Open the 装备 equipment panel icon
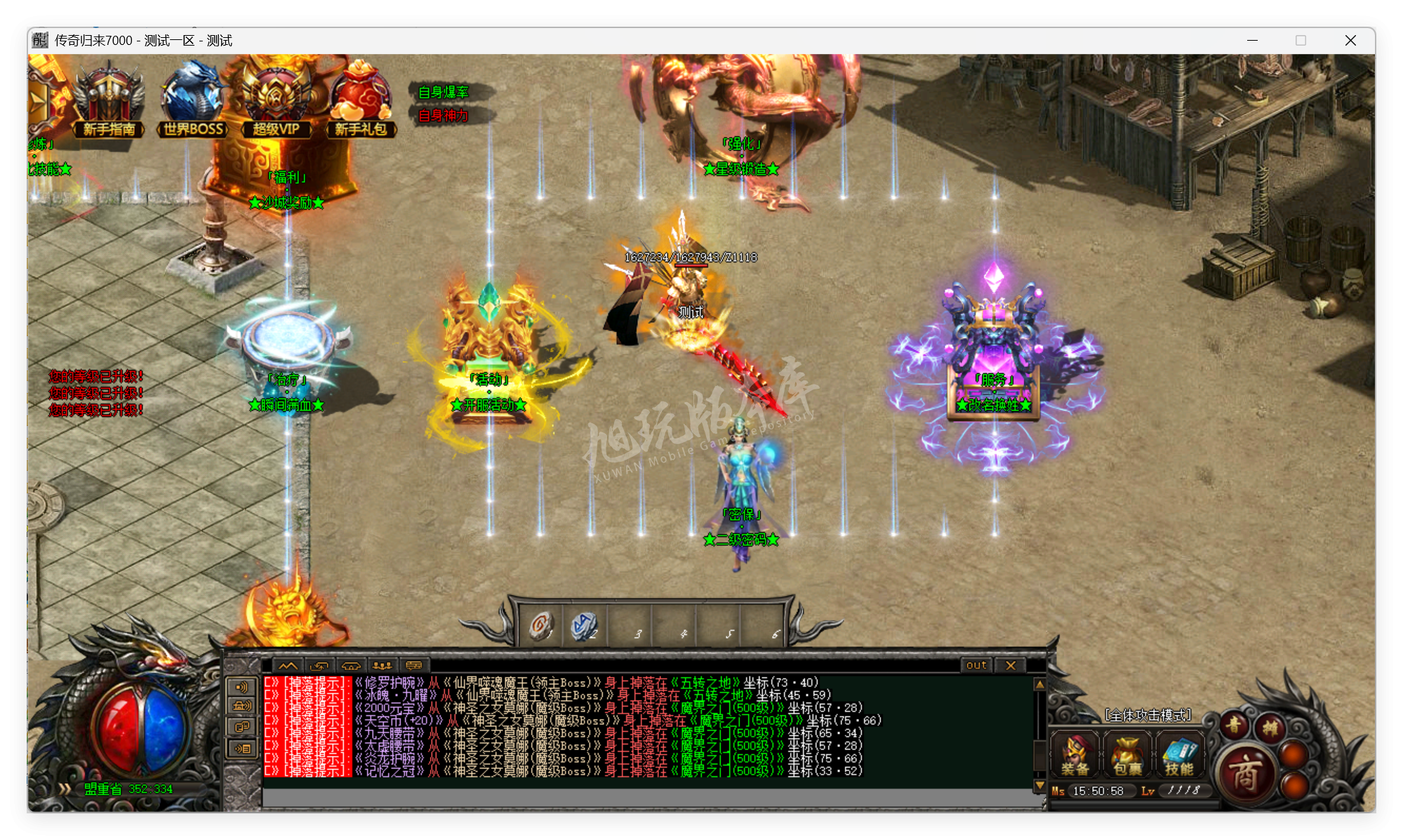The height and width of the screenshot is (840, 1403). 1075,755
